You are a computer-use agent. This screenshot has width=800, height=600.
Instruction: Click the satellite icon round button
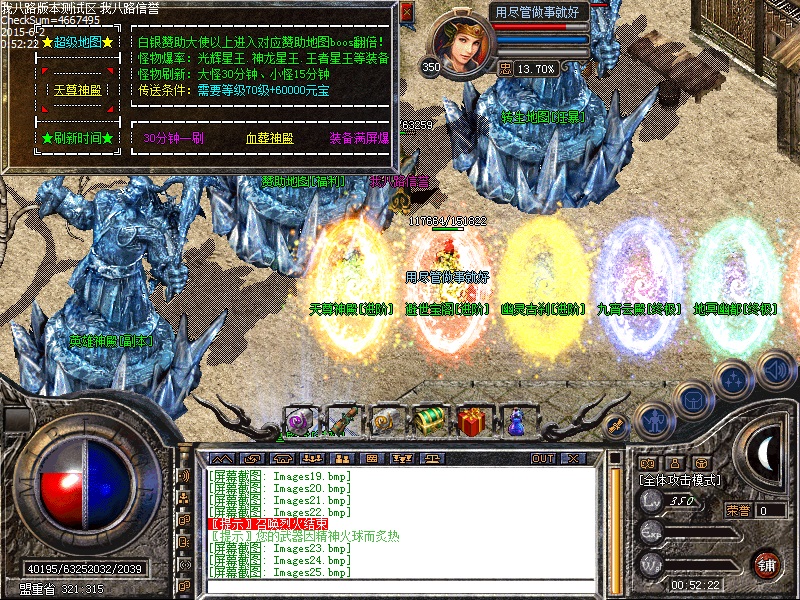coord(617,425)
